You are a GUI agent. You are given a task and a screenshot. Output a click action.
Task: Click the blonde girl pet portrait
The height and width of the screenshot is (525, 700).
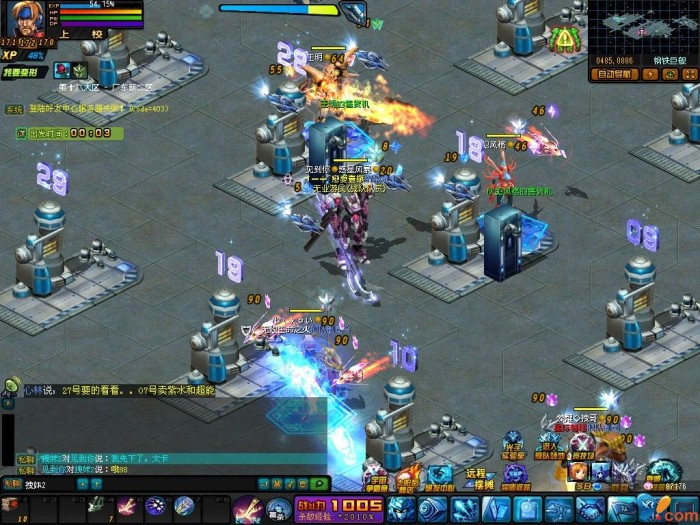tap(577, 471)
